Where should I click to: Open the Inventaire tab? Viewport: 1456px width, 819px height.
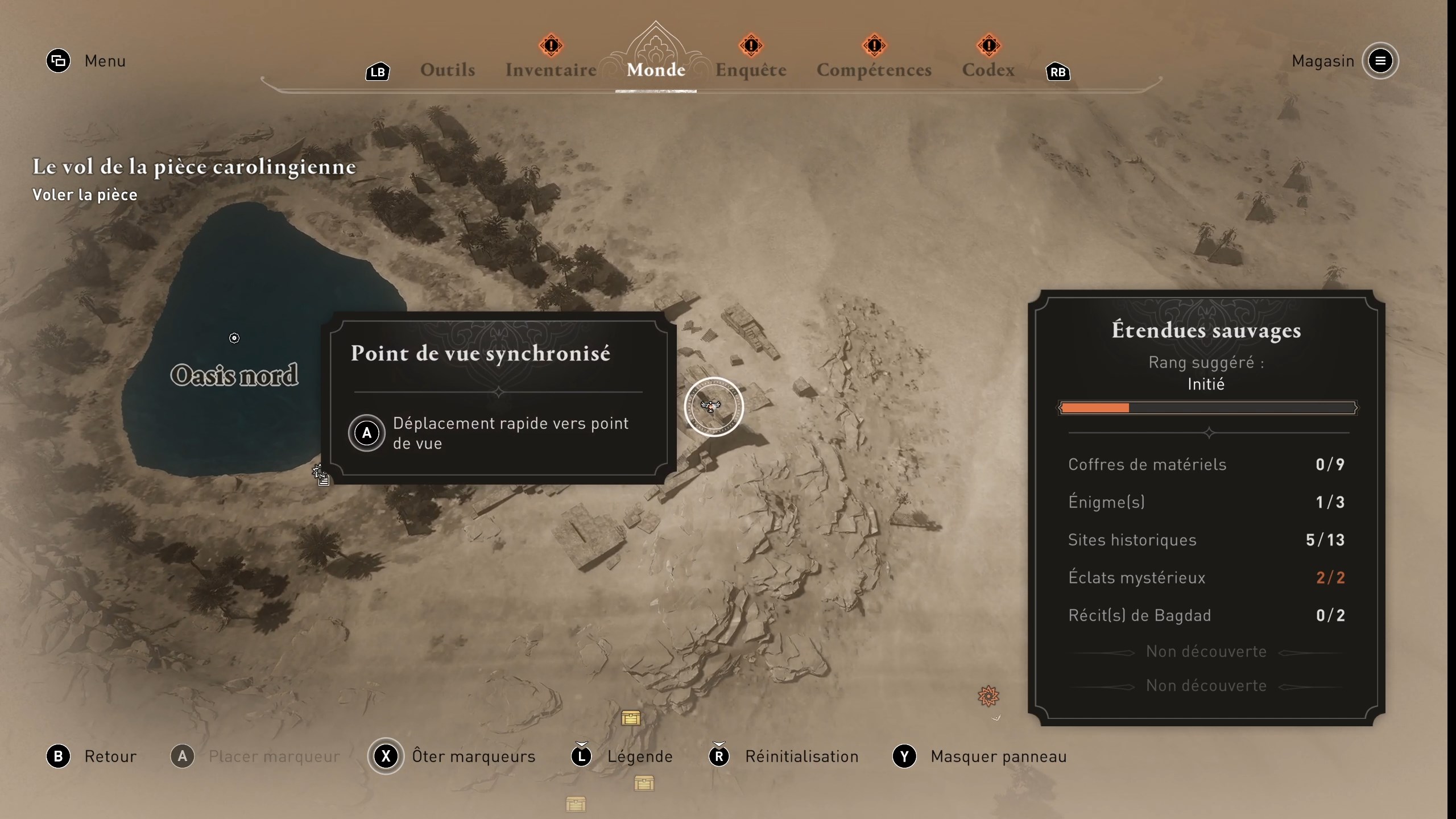(551, 70)
